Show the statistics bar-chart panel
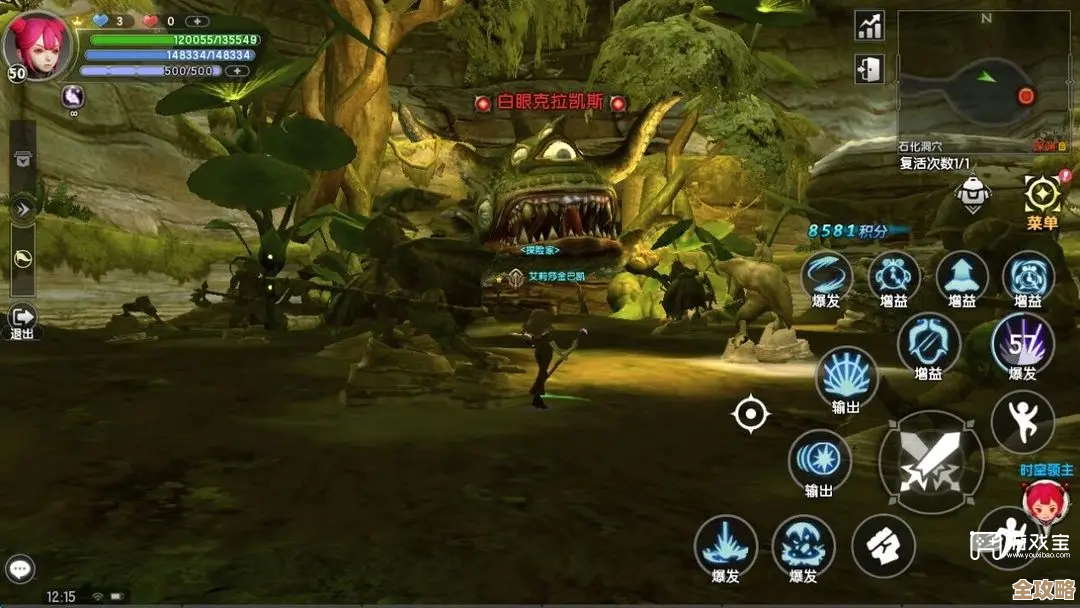This screenshot has width=1080, height=608. 869,26
